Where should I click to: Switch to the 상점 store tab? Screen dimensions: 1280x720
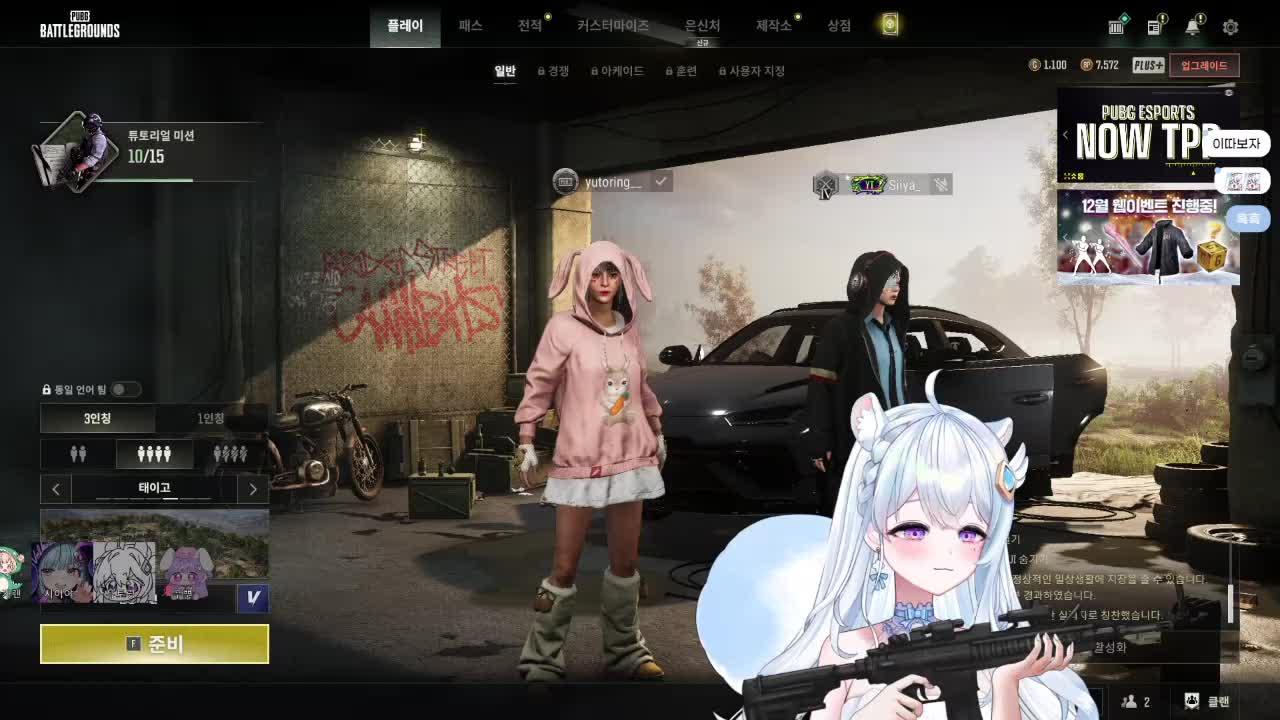click(838, 27)
